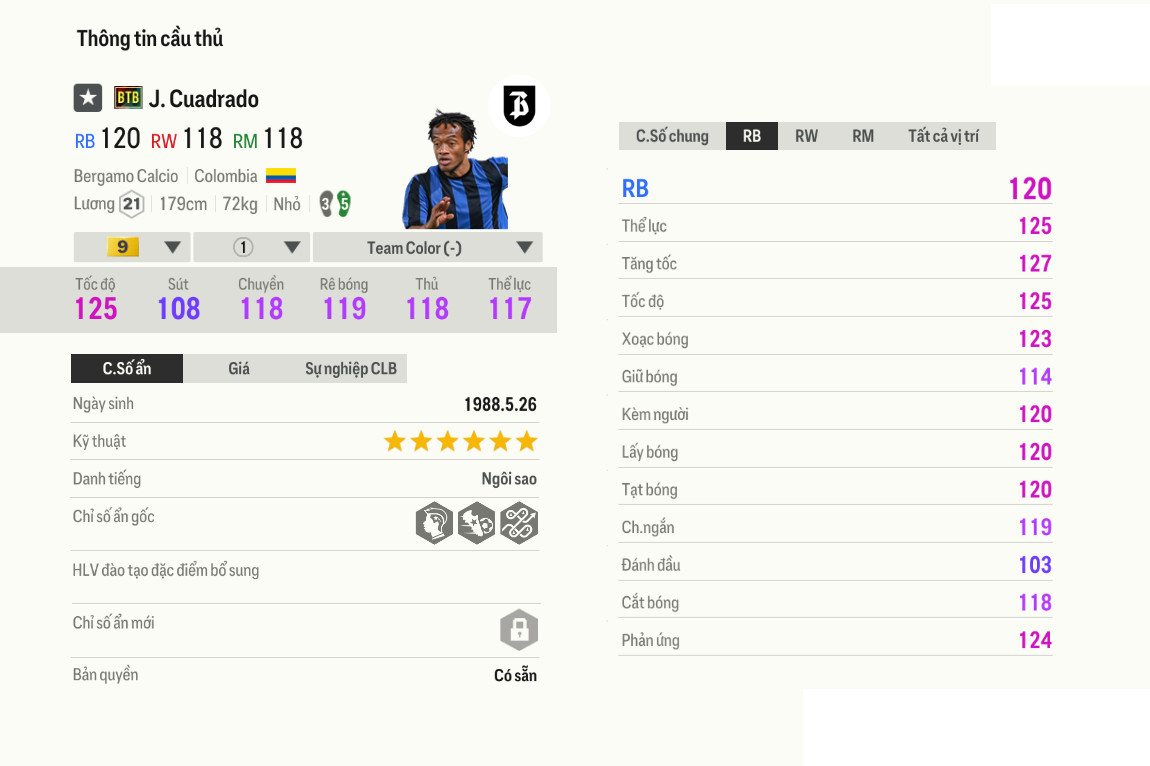Switch to the Giá tab

(x=239, y=368)
